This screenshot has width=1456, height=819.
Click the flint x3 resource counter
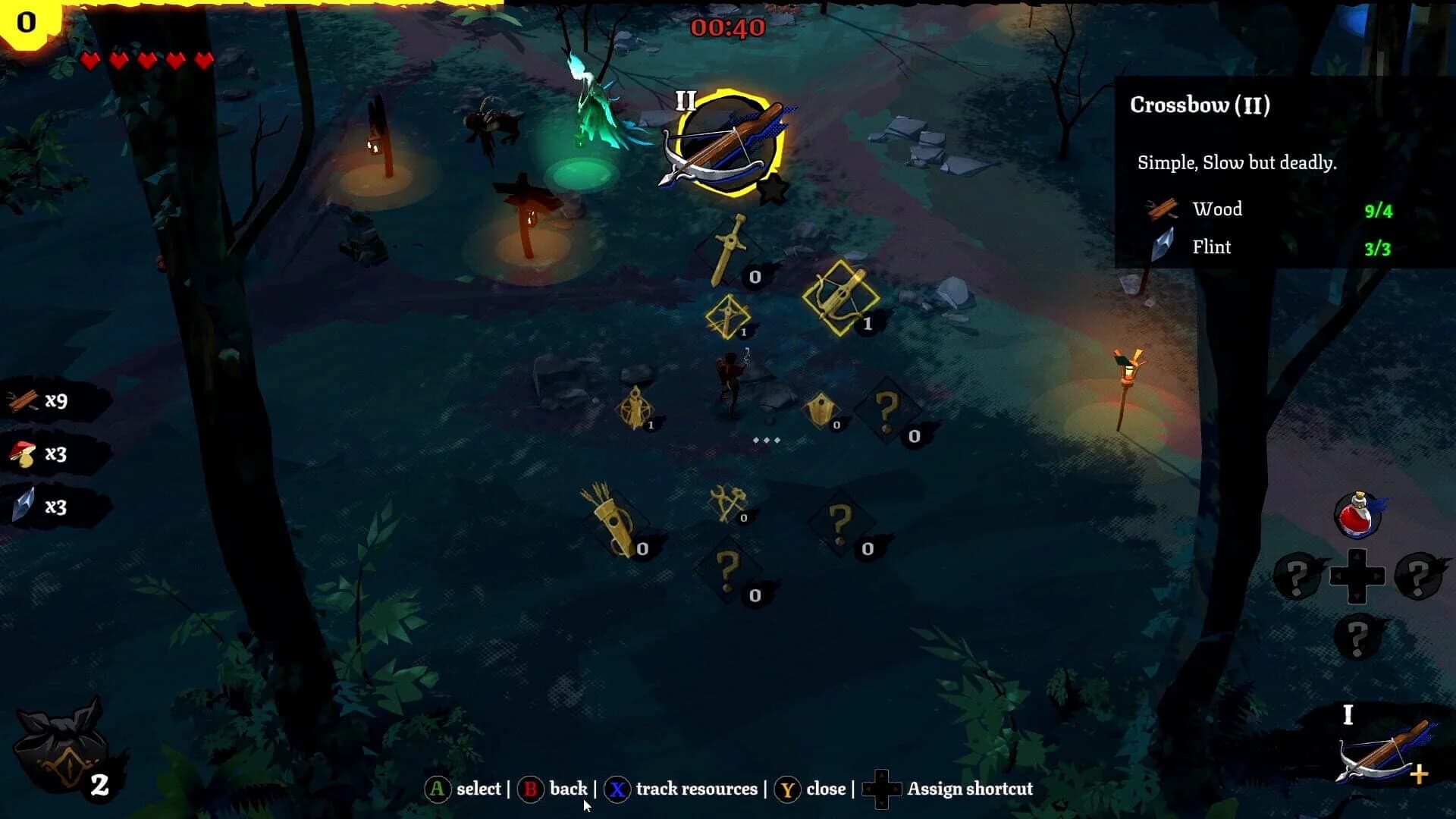[45, 507]
